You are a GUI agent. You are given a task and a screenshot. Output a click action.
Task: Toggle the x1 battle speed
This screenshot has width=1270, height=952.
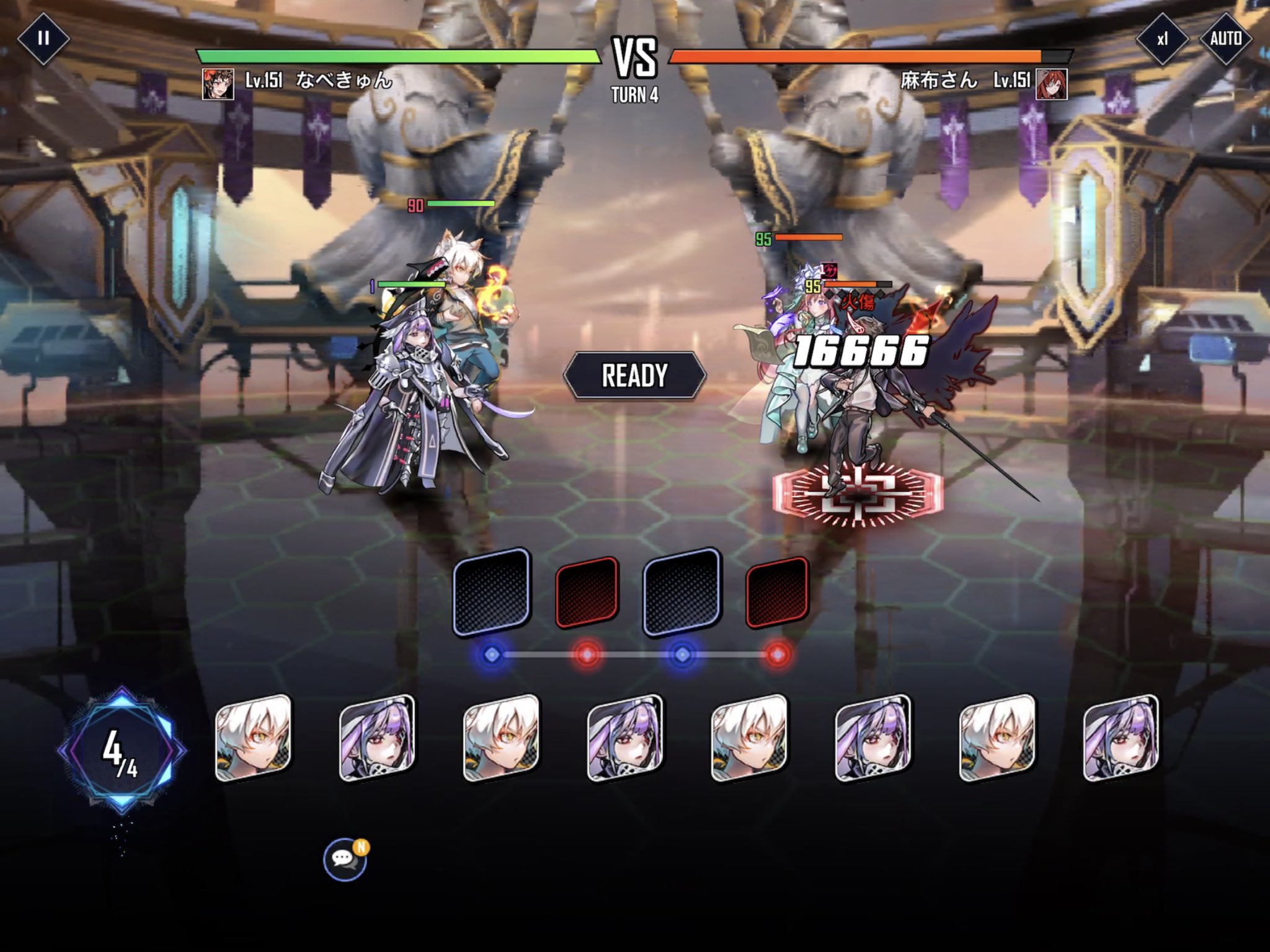click(x=1162, y=39)
